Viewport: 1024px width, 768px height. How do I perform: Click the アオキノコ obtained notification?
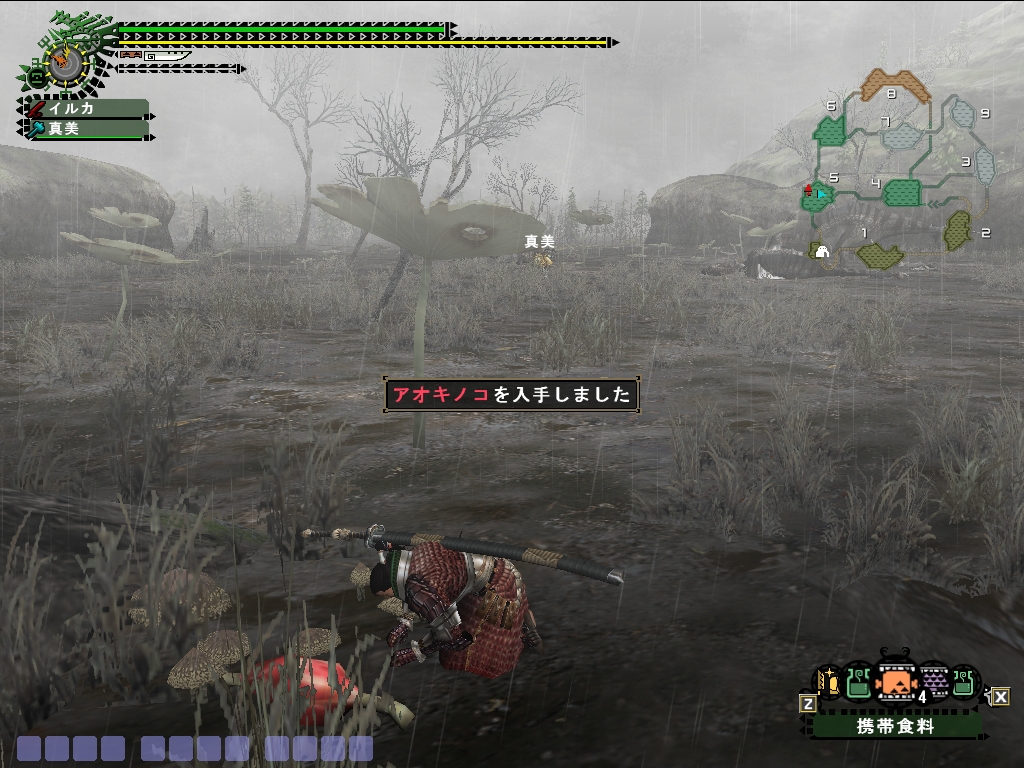point(511,394)
